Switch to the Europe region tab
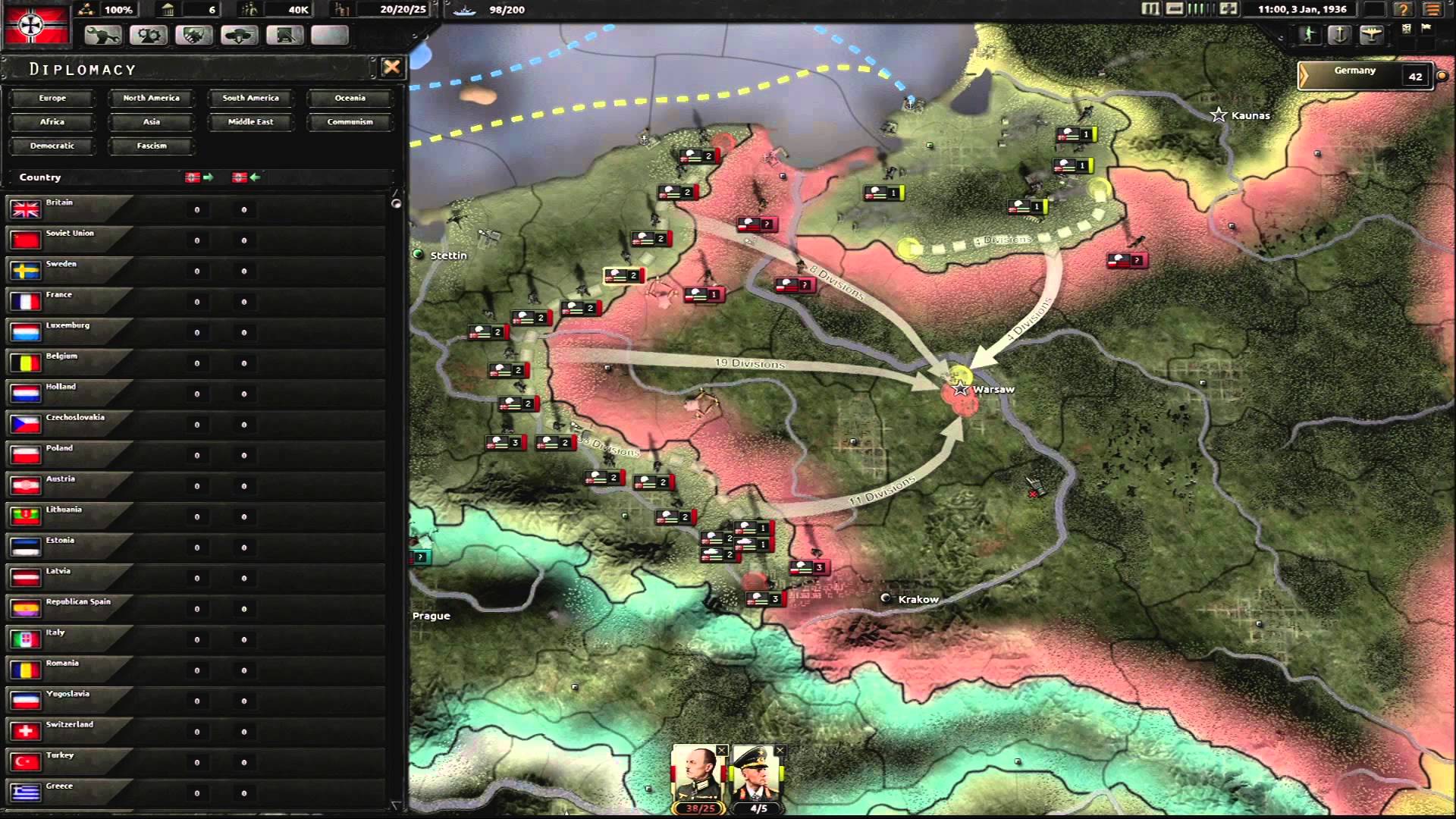 [x=52, y=98]
